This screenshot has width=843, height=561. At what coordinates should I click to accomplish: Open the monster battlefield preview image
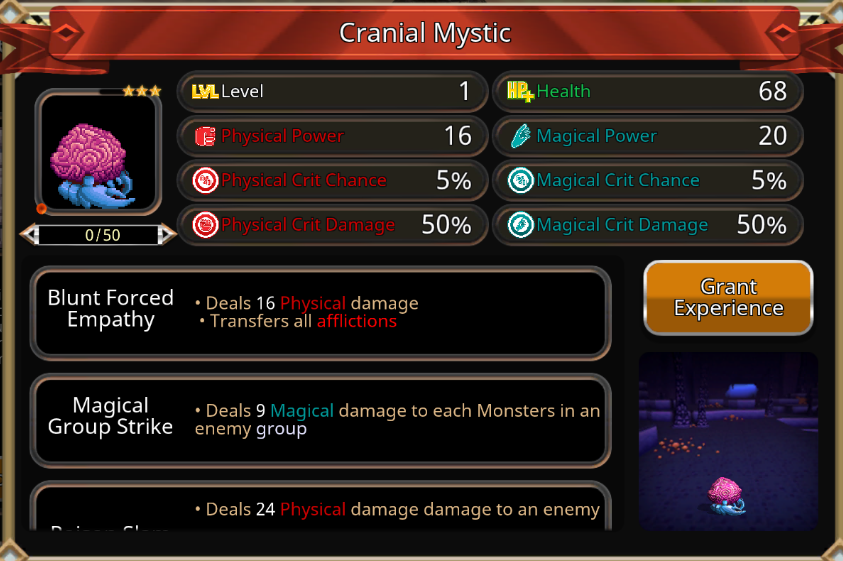point(728,440)
